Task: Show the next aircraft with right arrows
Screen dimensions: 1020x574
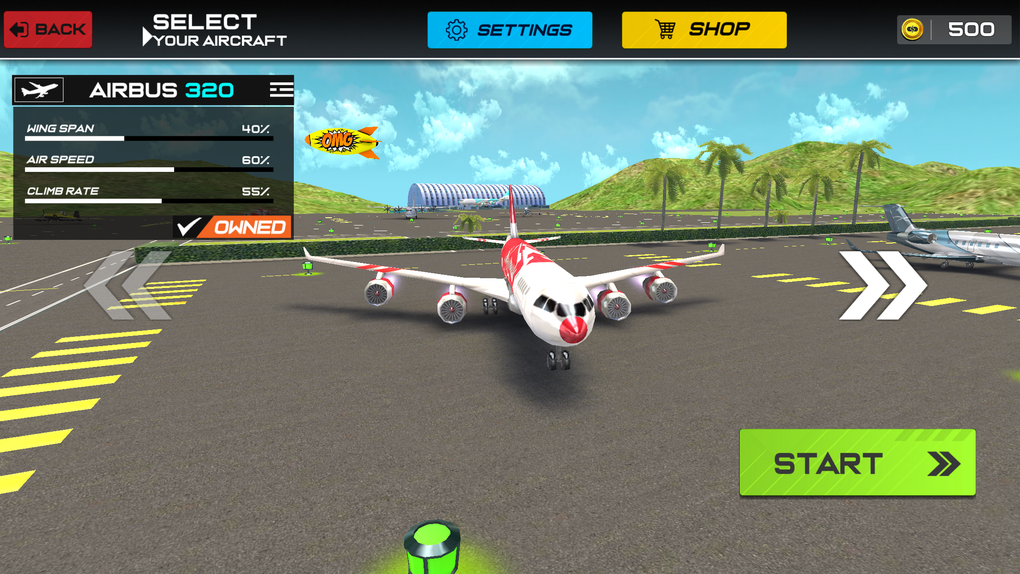Action: [882, 286]
